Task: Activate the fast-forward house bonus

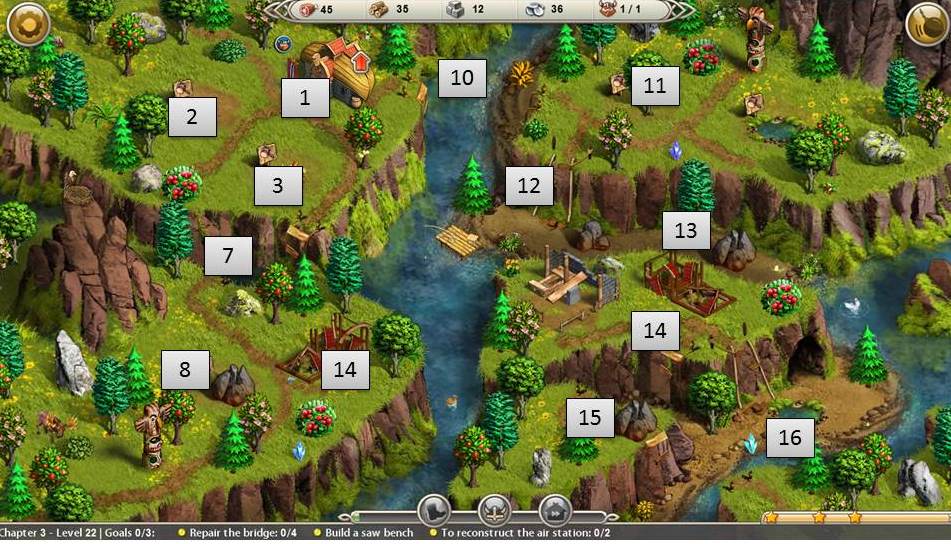Action: 554,510
